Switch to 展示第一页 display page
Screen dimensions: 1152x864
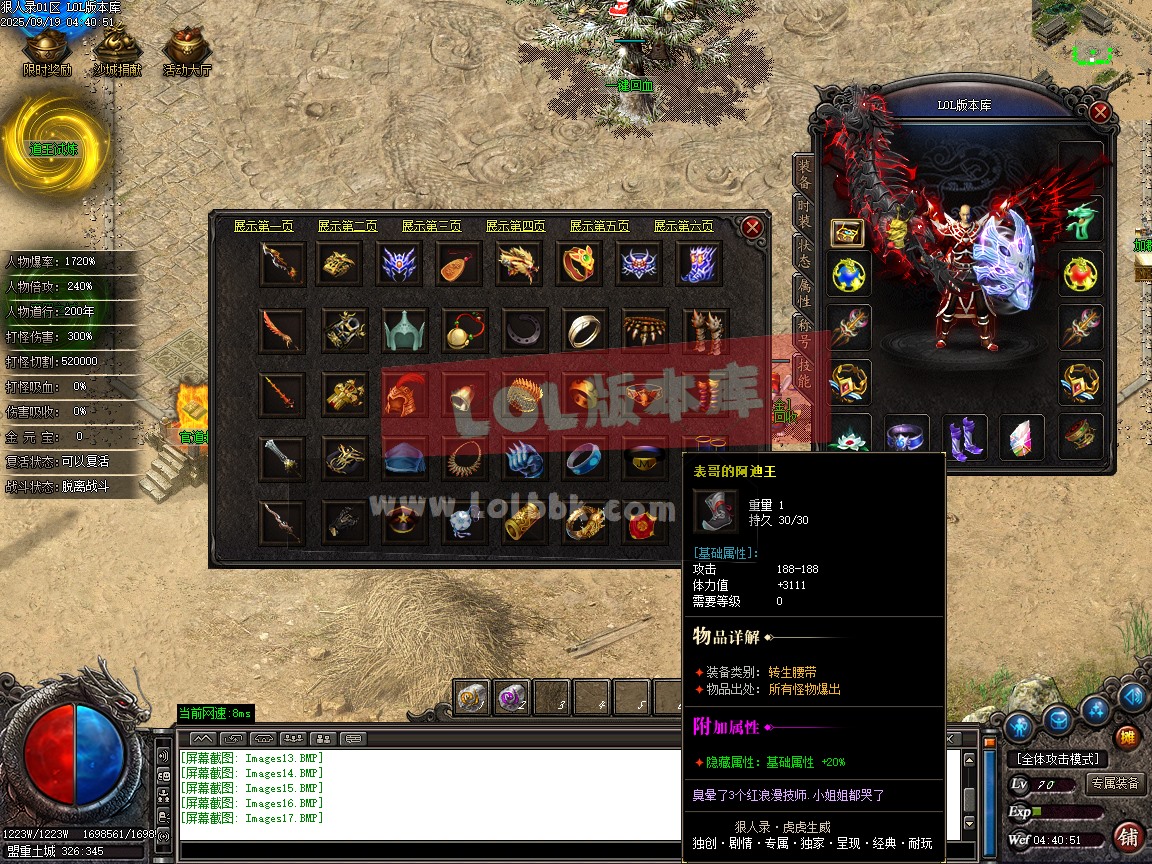coord(264,226)
